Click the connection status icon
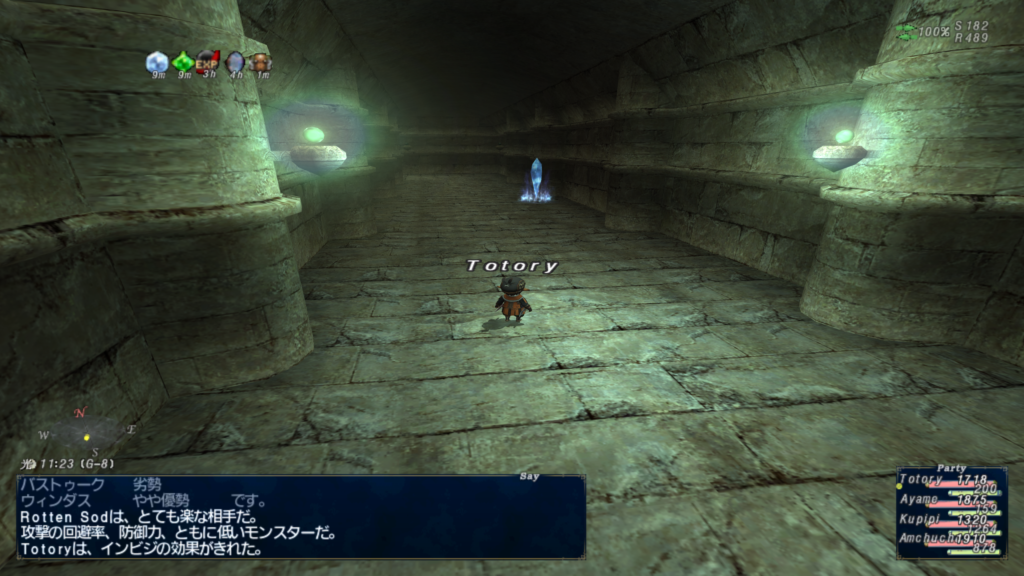Viewport: 1024px width, 576px height. tap(906, 32)
